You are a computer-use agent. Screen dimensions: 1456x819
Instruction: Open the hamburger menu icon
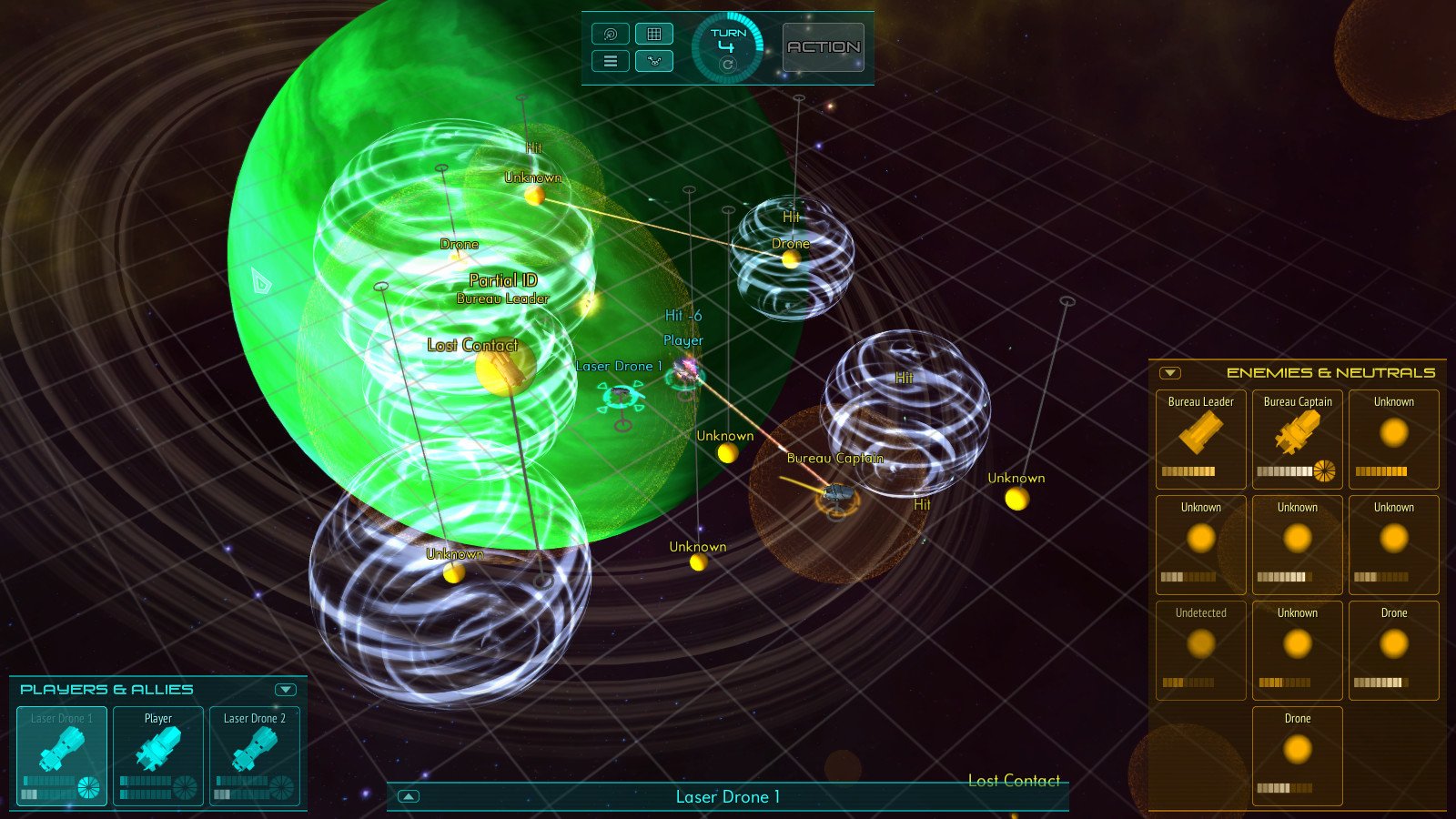pyautogui.click(x=611, y=61)
